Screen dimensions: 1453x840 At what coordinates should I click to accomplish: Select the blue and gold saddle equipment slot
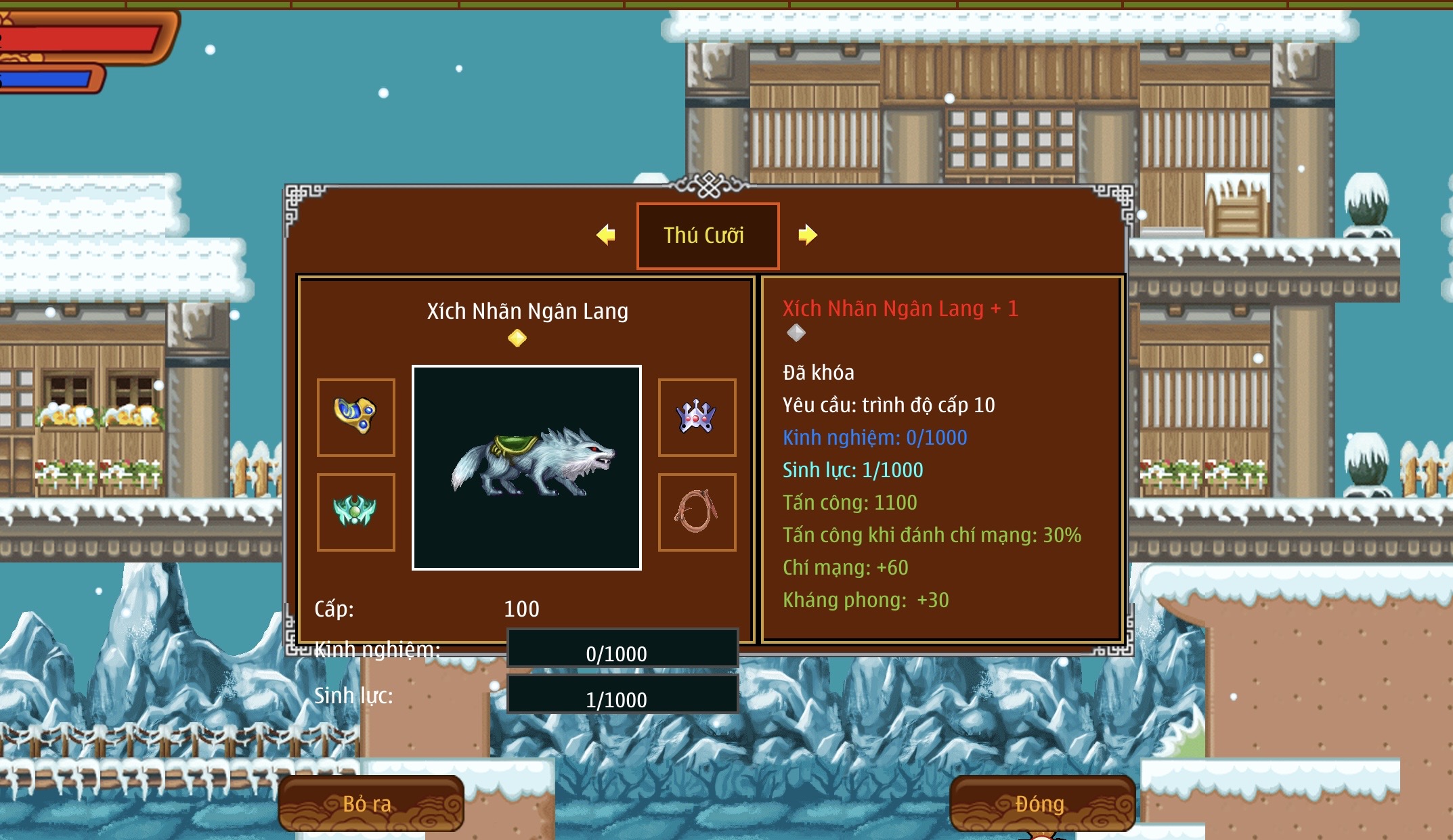click(x=356, y=417)
